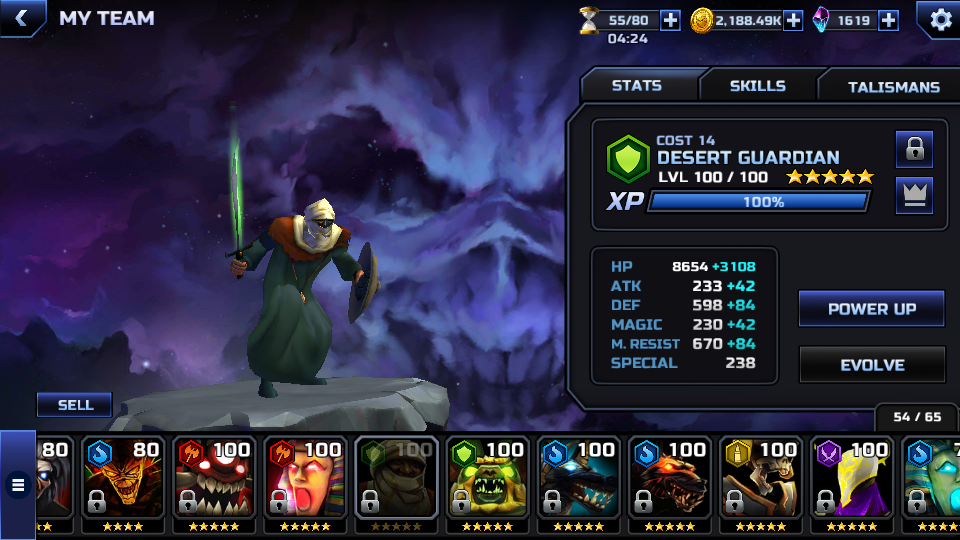
Task: Select the orange horned demon portrait
Action: click(x=122, y=477)
